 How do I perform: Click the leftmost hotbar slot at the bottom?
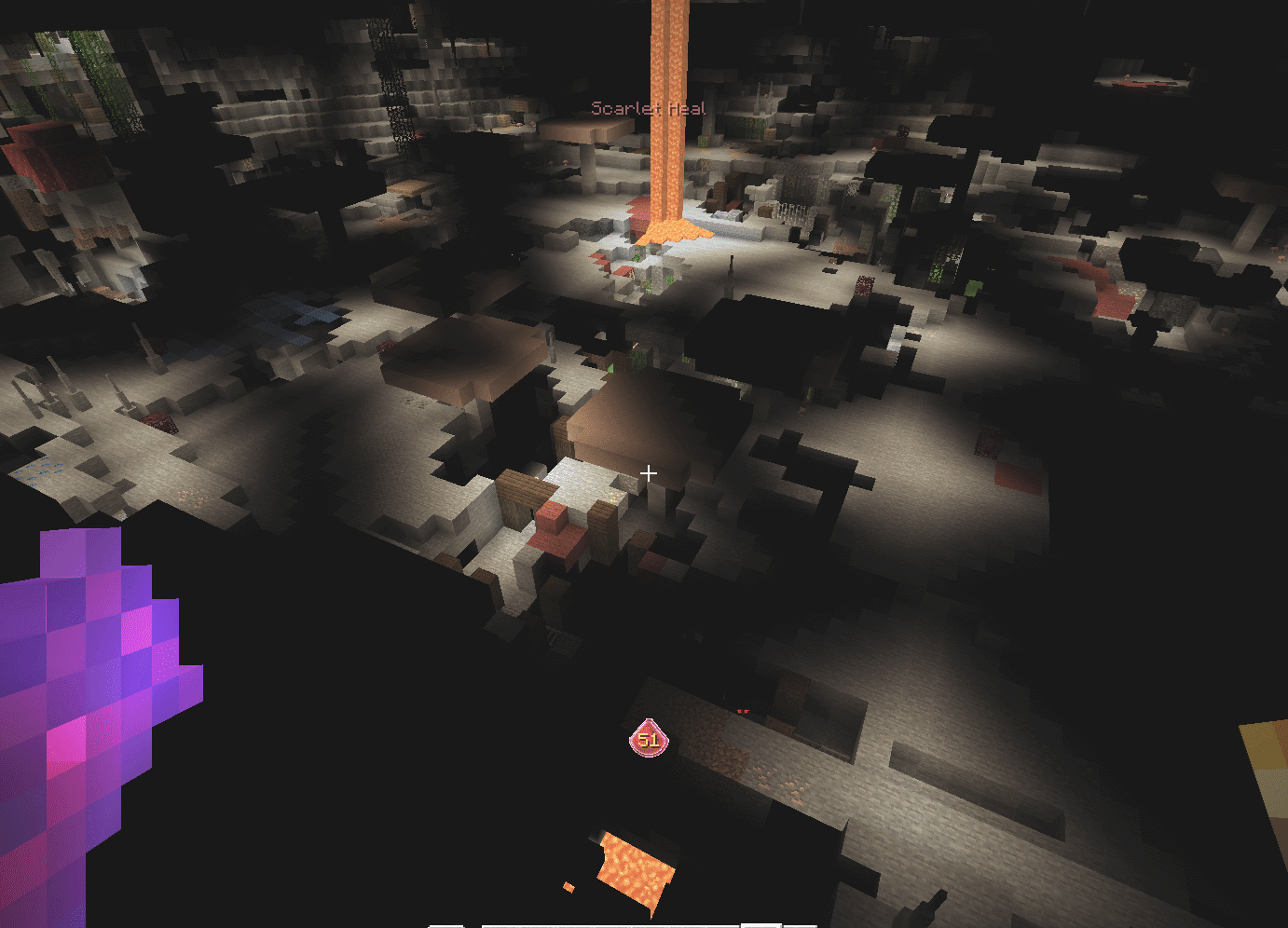(x=445, y=924)
